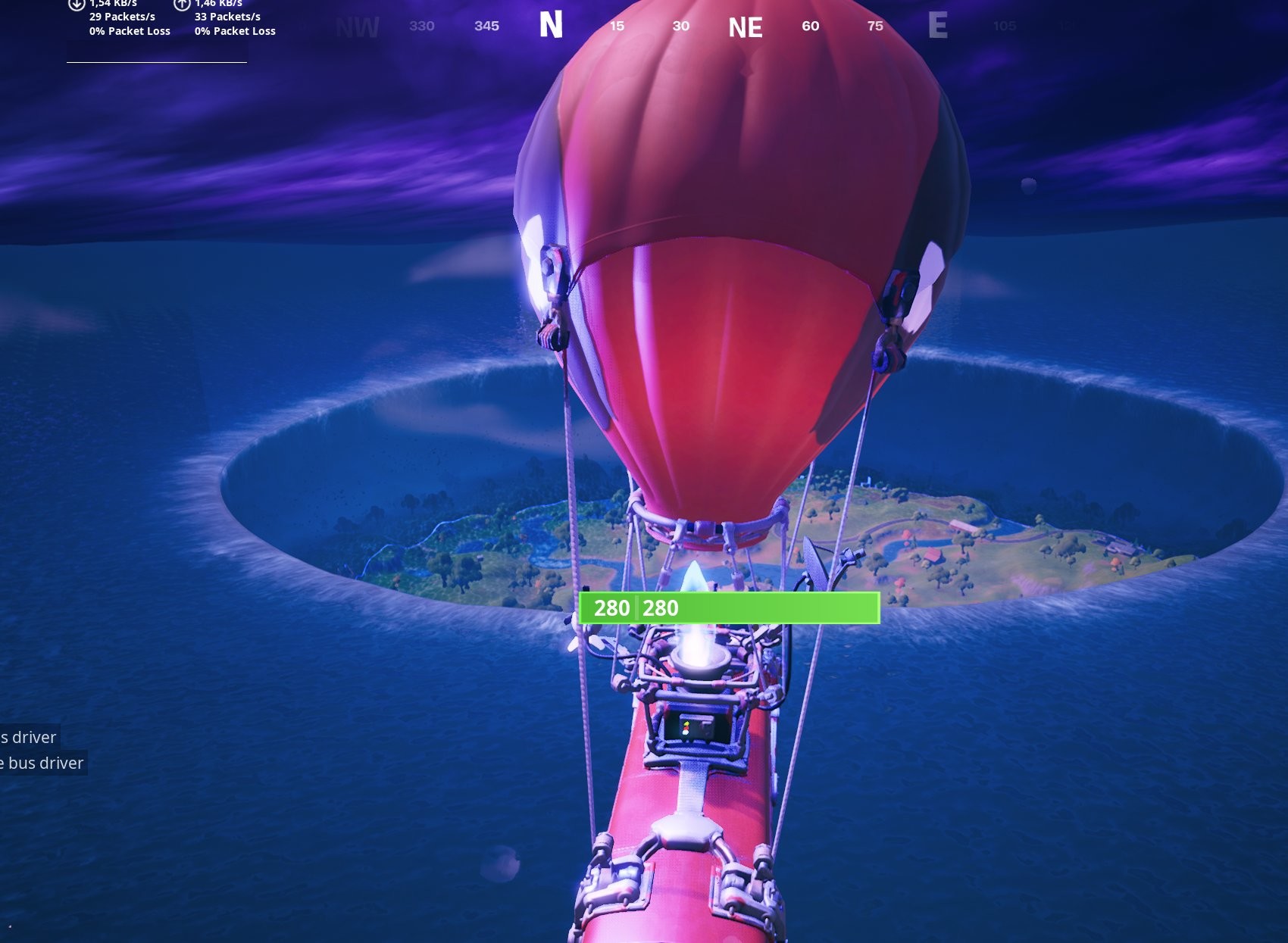This screenshot has width=1288, height=943.
Task: Select the NE marker on the compass
Action: click(x=744, y=25)
